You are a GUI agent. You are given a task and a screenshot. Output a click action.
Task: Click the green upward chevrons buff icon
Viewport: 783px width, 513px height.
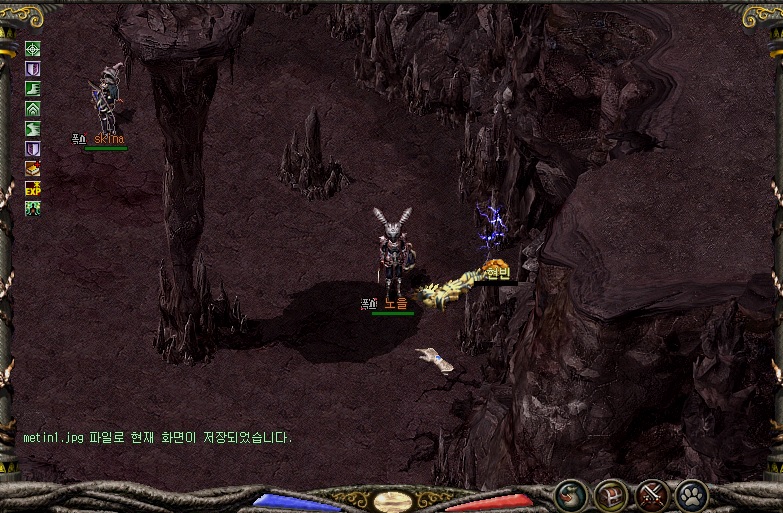pyautogui.click(x=33, y=108)
